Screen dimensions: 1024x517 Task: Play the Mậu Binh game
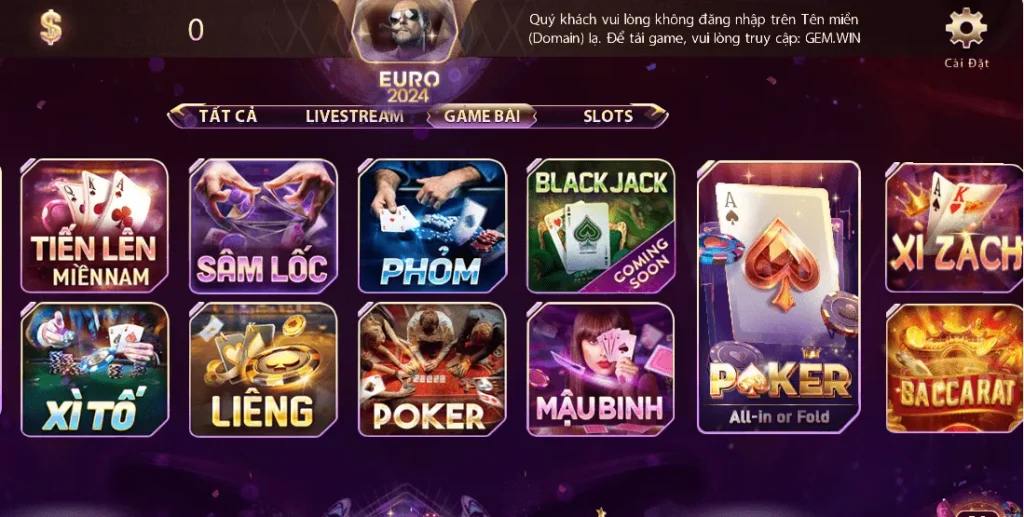601,369
